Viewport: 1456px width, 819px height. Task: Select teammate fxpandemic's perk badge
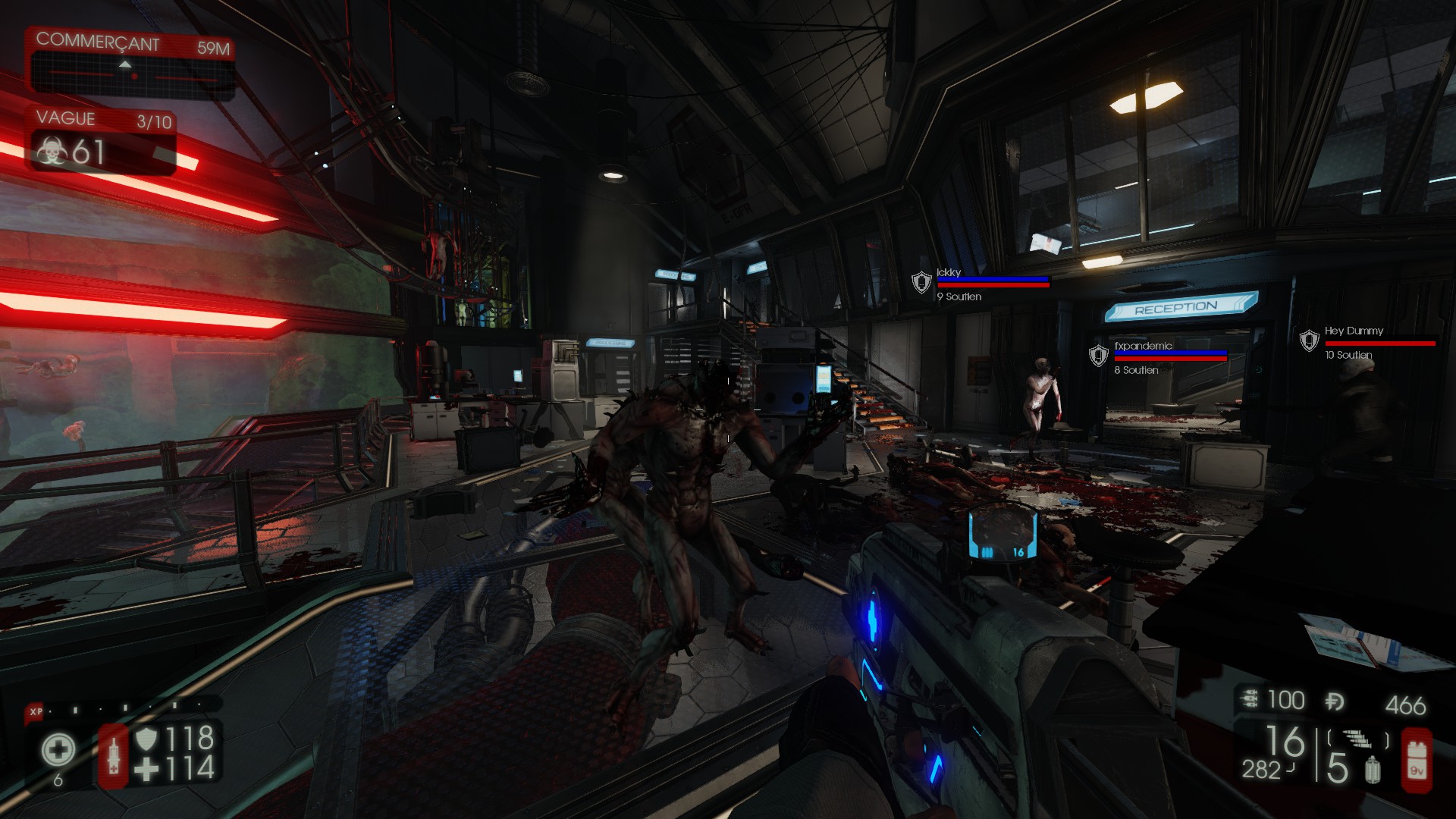click(x=1098, y=356)
